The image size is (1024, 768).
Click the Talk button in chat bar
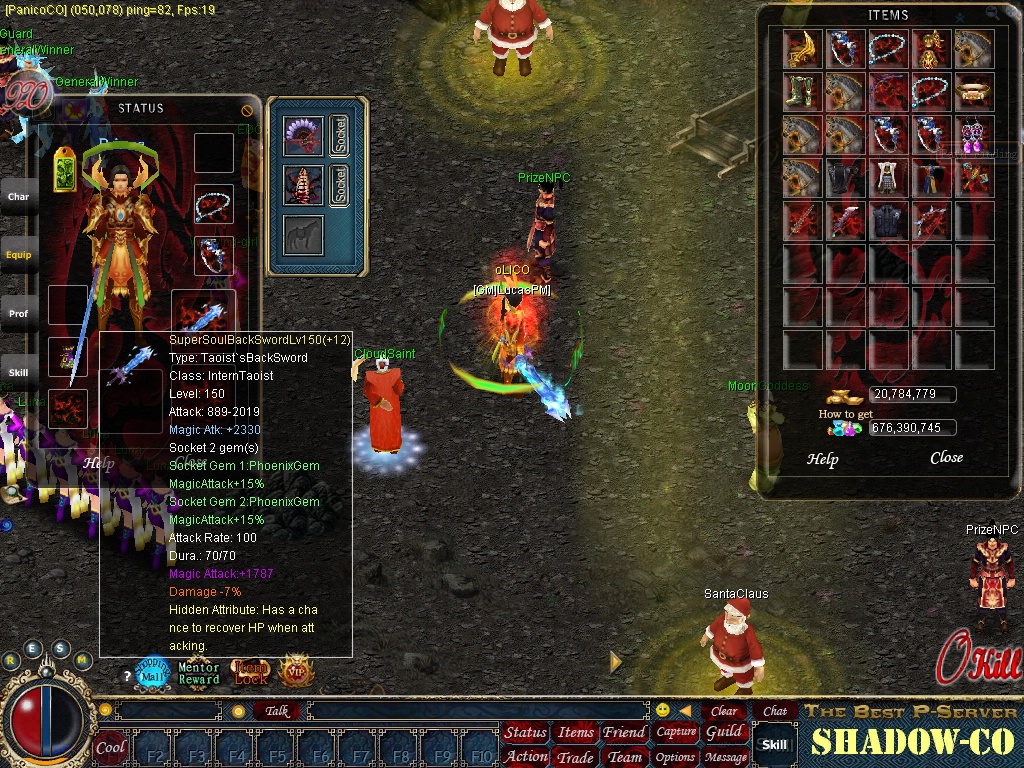coord(277,711)
